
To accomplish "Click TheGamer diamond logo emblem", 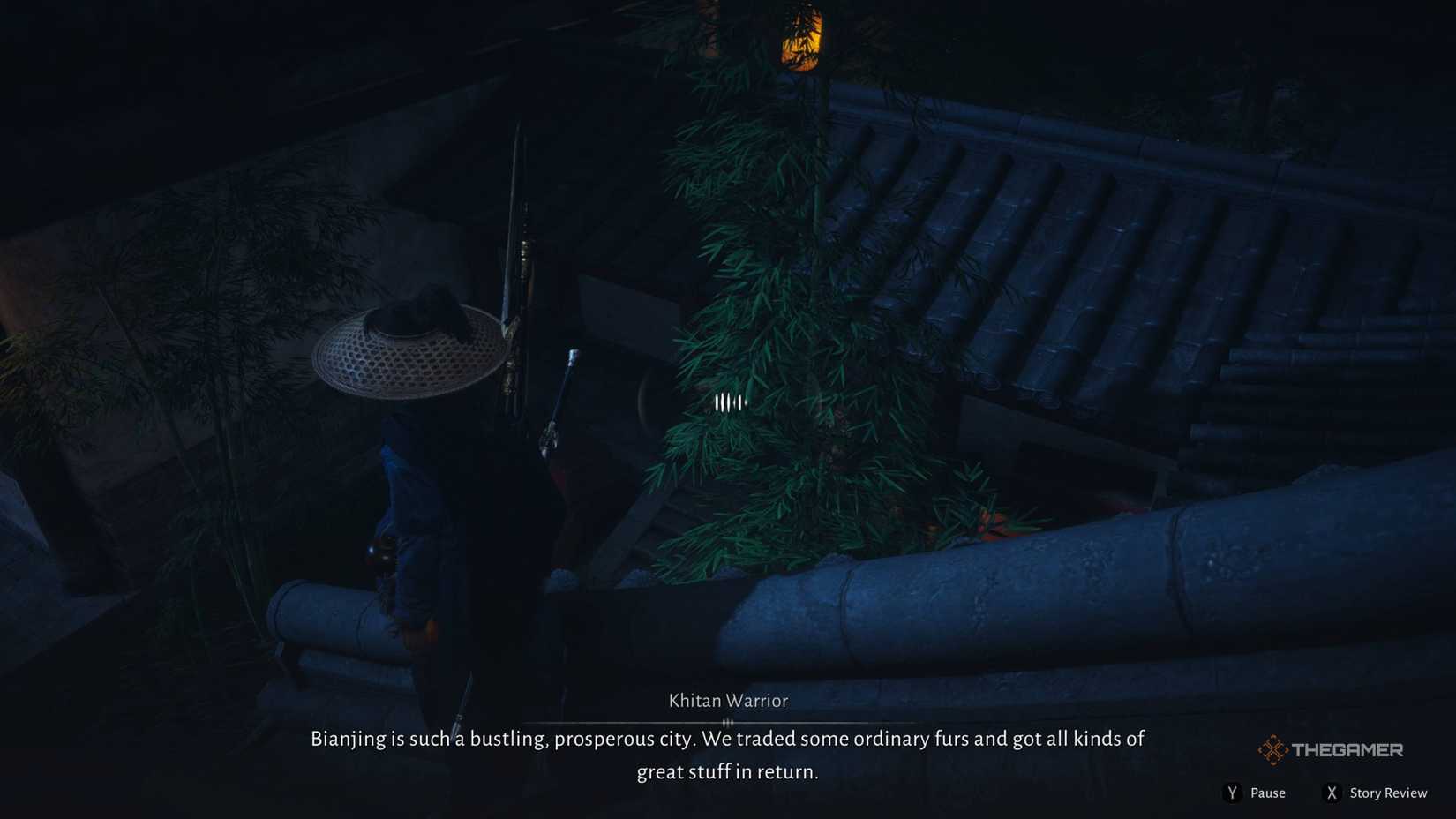I will pyautogui.click(x=1274, y=748).
